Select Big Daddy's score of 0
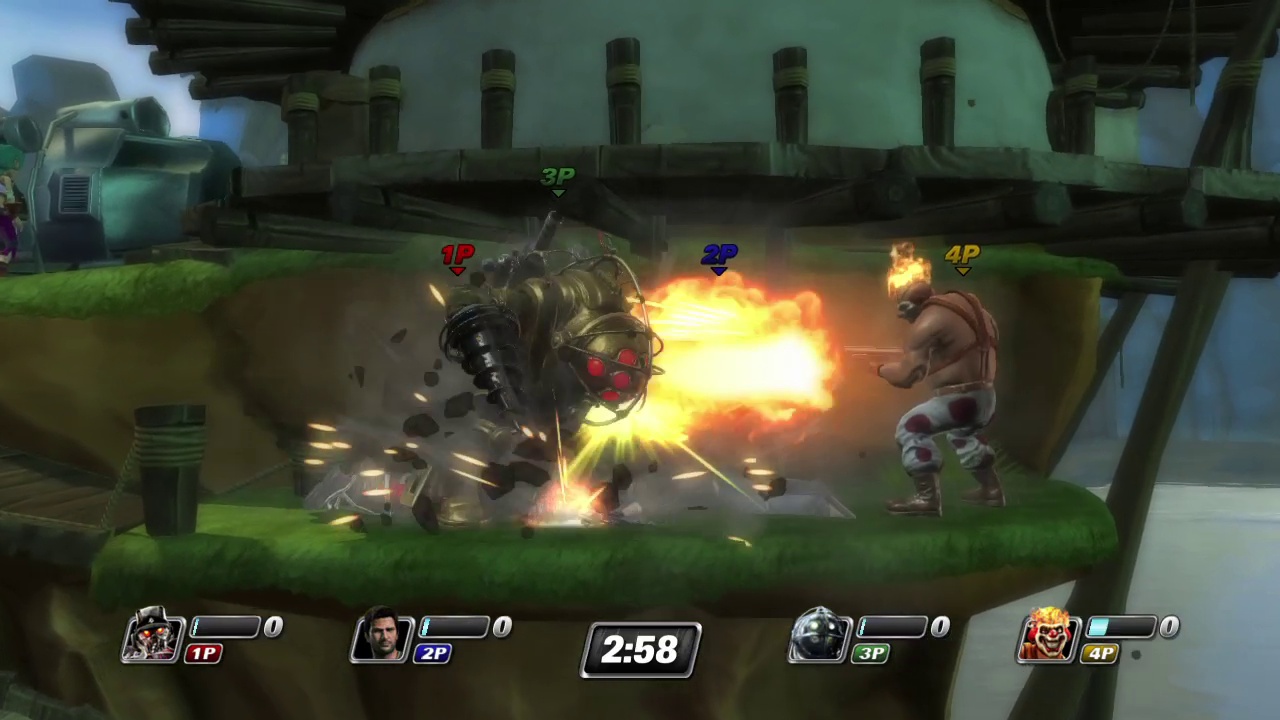 939,626
